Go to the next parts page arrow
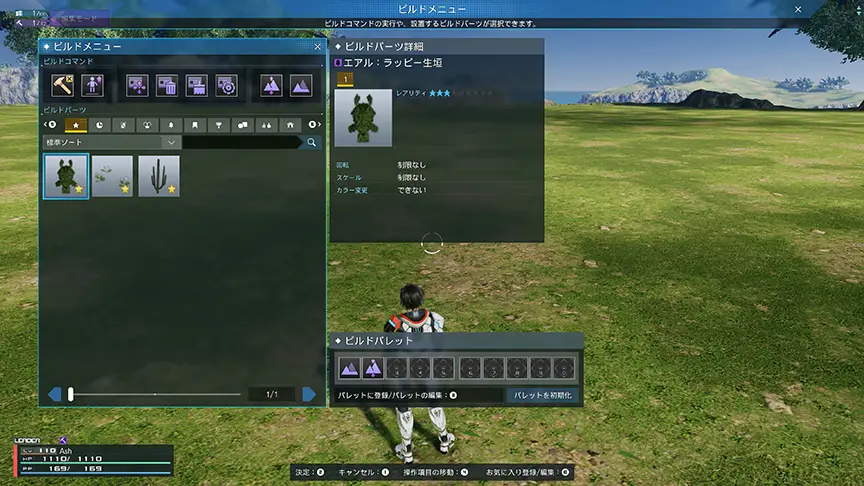 310,394
